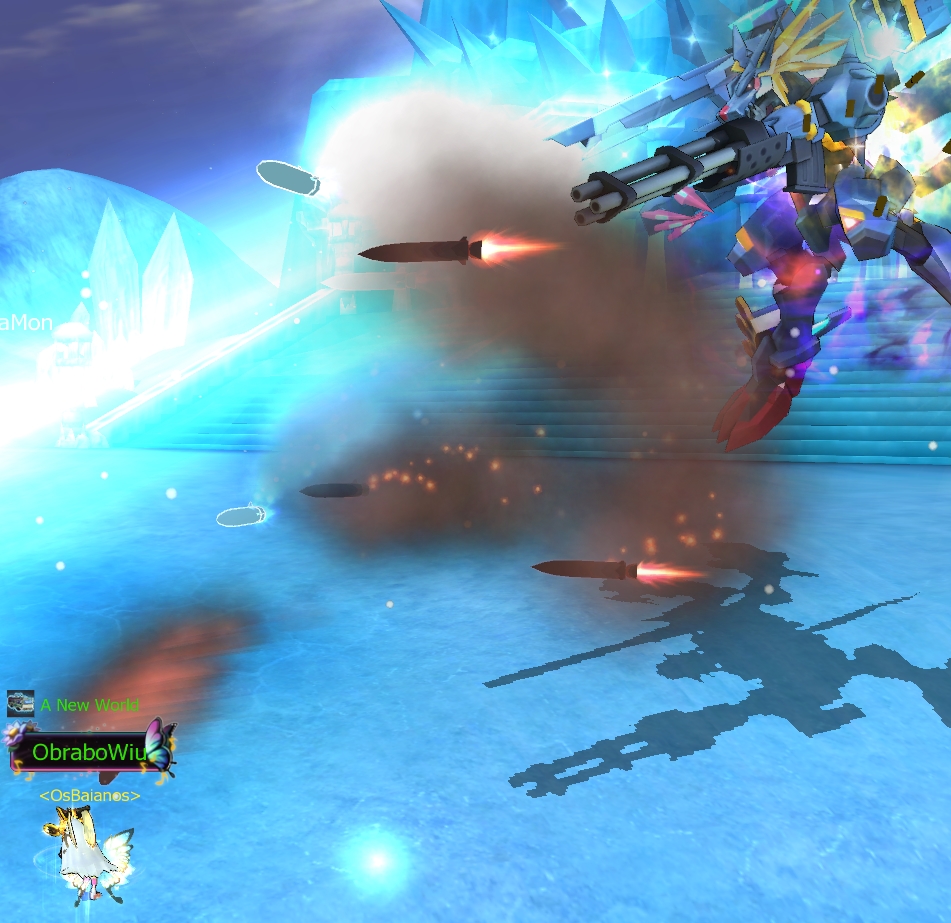Screen dimensions: 951x923
Task: Click the OsBaianos guild tag
Action: point(89,795)
